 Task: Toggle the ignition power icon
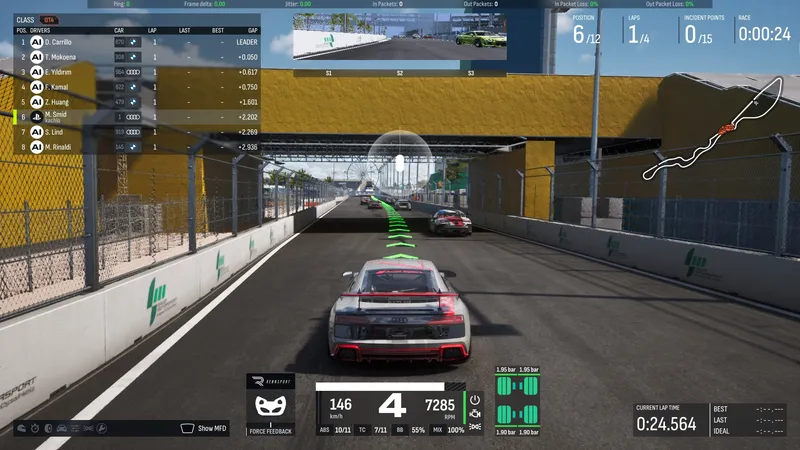[x=475, y=399]
